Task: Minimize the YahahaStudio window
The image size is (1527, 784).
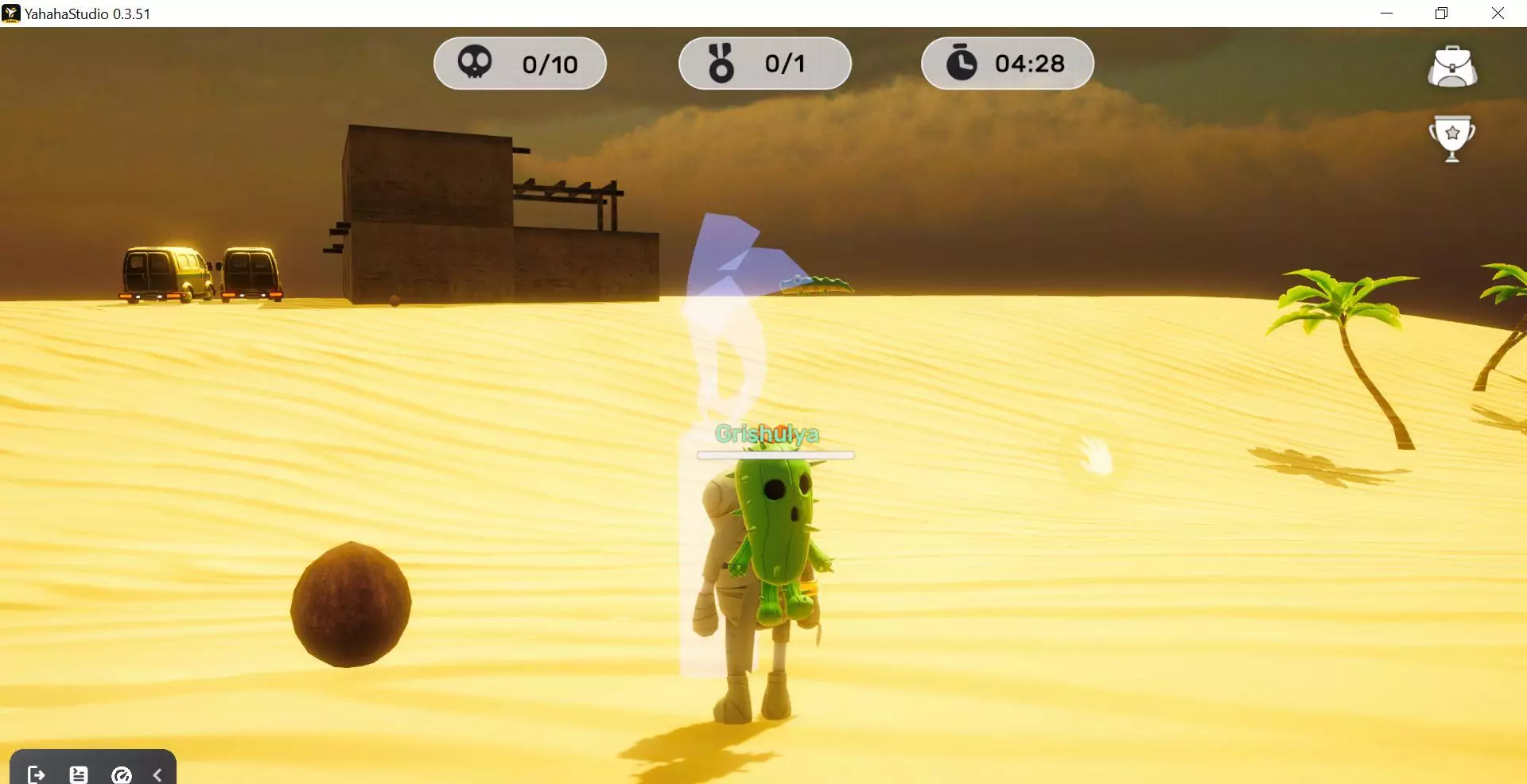Action: coord(1388,13)
